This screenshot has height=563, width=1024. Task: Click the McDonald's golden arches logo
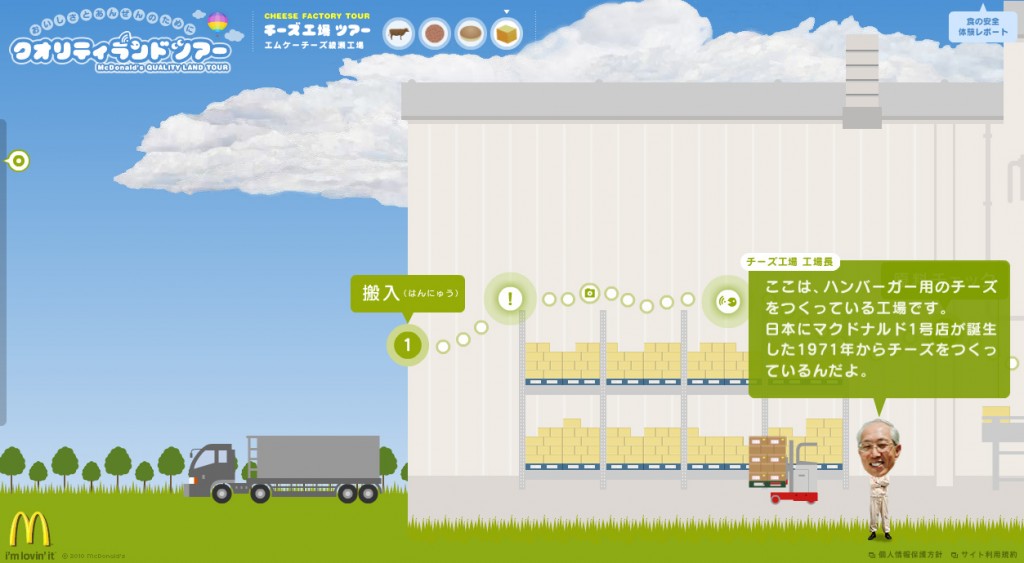(29, 529)
